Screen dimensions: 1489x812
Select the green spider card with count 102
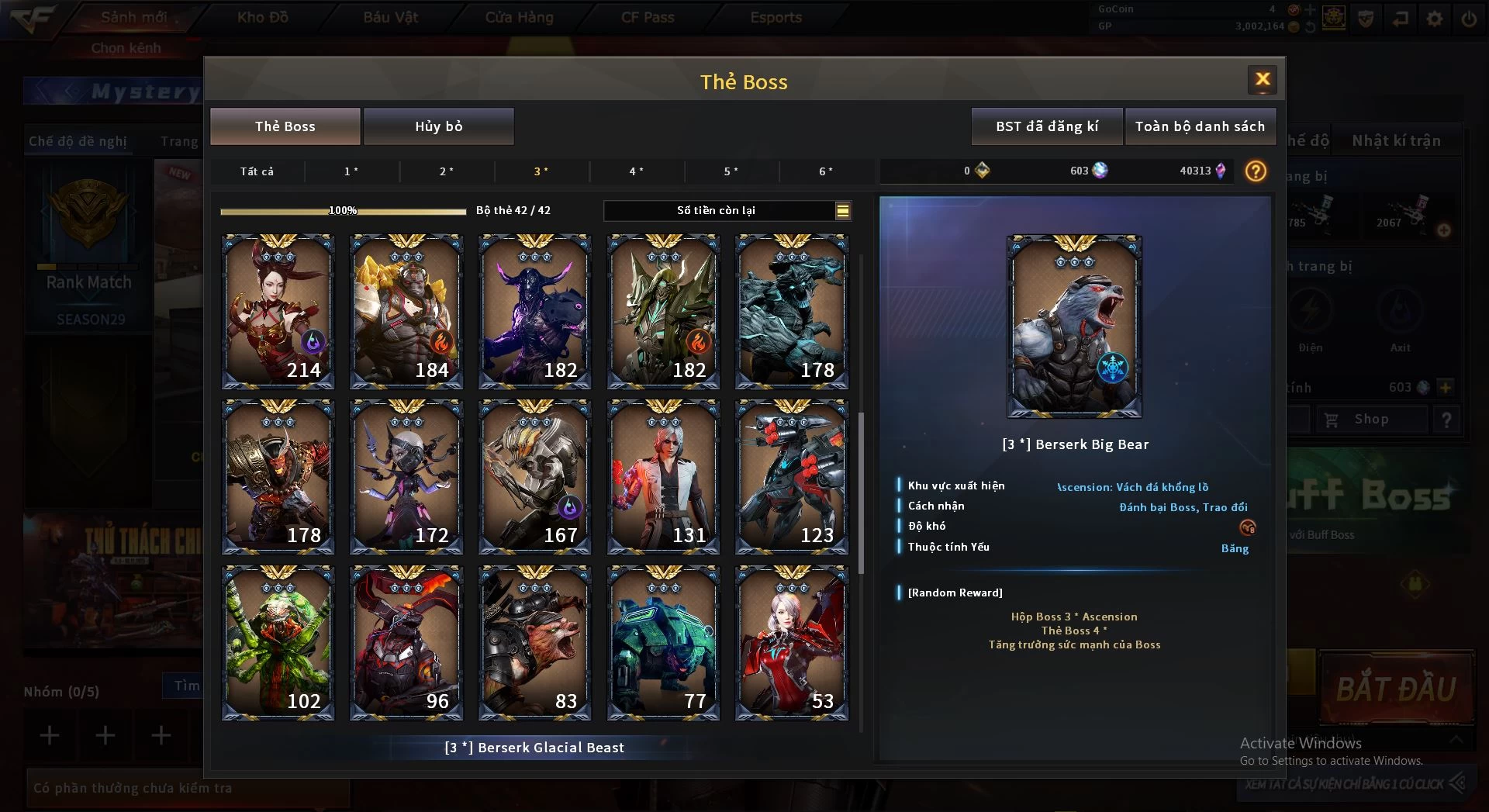pyautogui.click(x=278, y=643)
